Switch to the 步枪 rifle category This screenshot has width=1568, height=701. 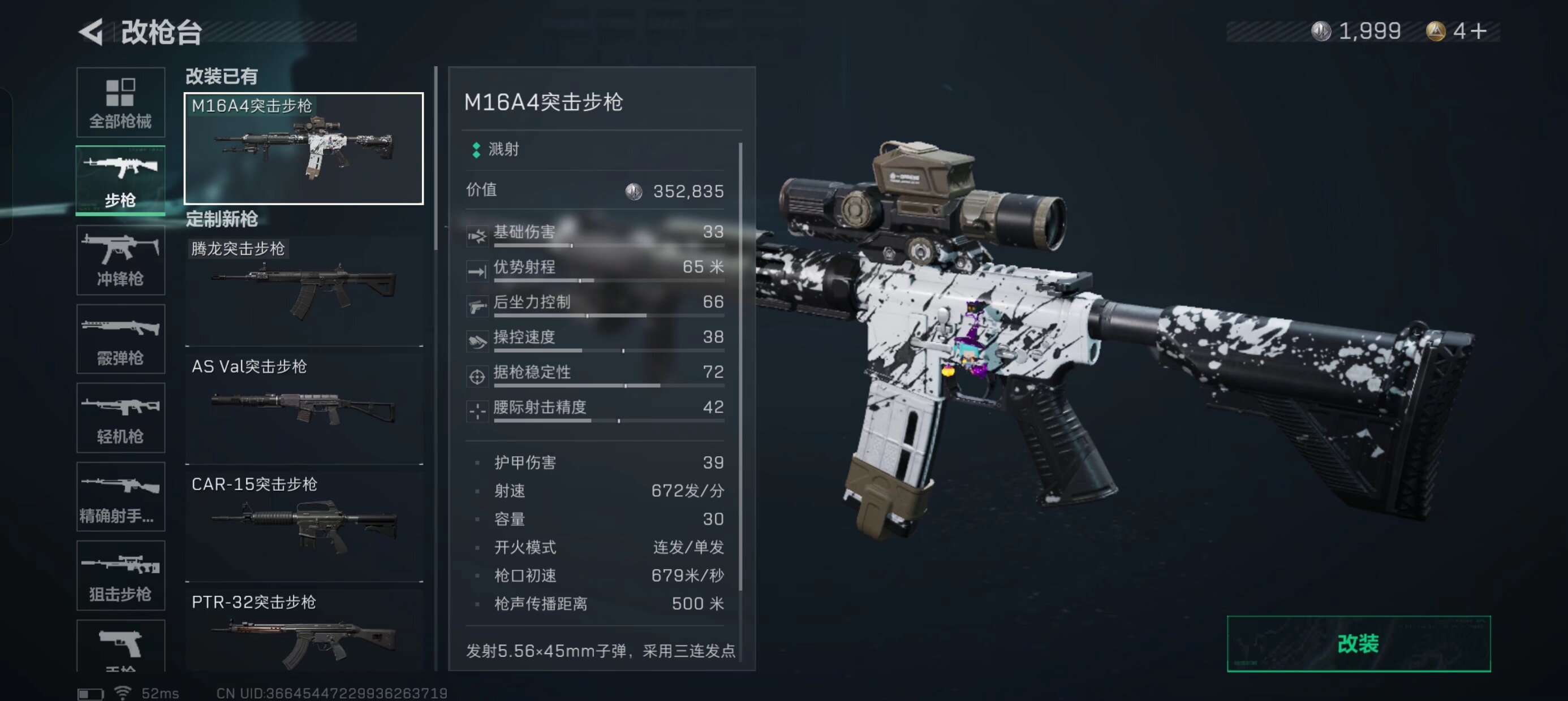point(120,181)
